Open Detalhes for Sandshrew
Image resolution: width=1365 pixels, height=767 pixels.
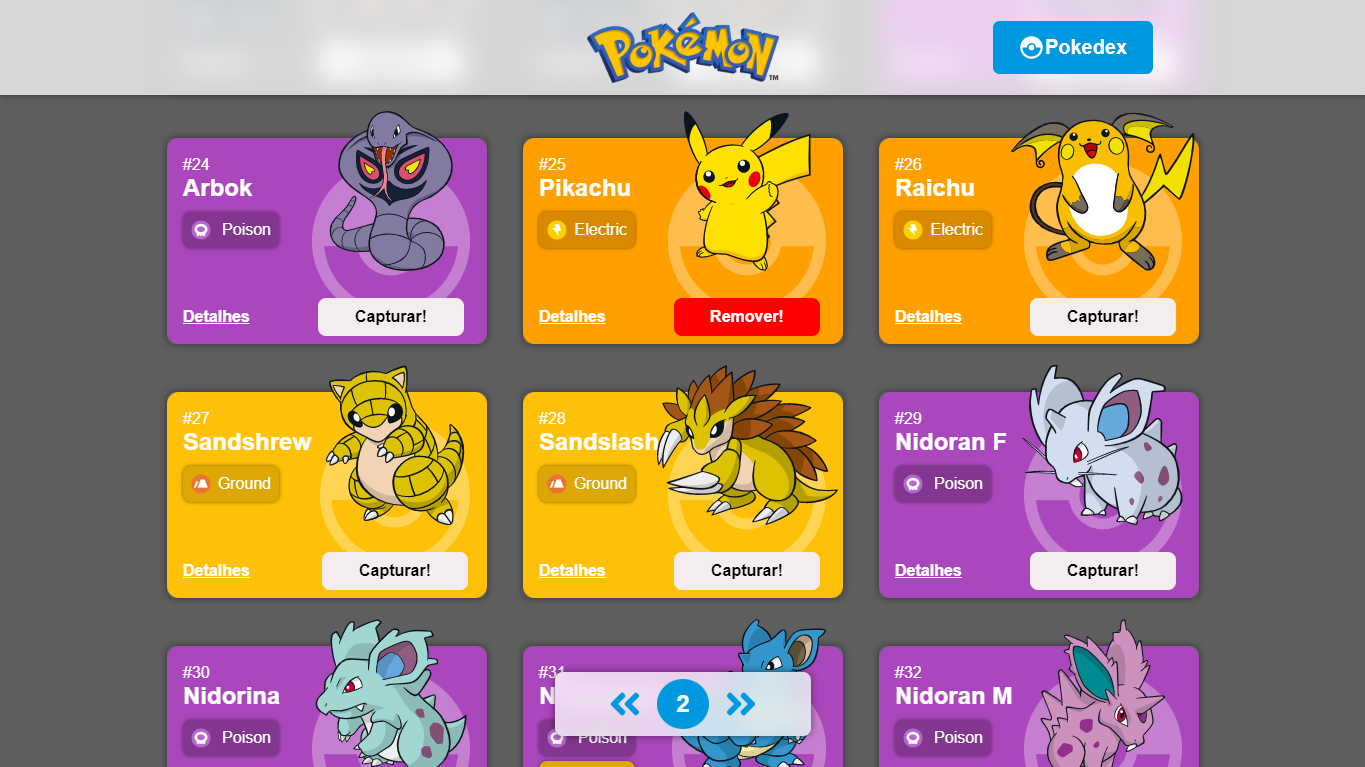tap(216, 570)
